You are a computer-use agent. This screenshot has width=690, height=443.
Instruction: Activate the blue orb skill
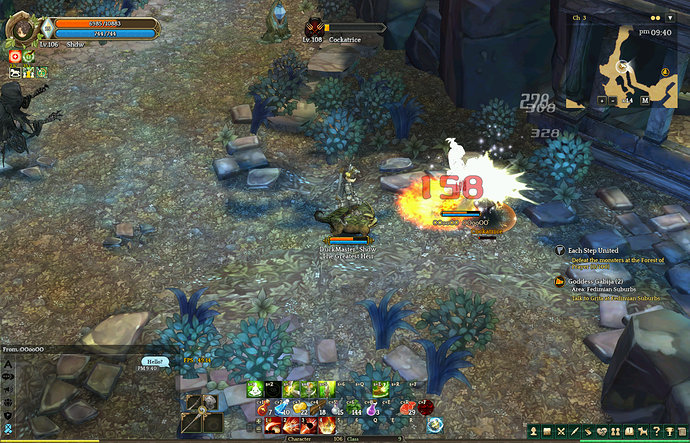pos(435,425)
